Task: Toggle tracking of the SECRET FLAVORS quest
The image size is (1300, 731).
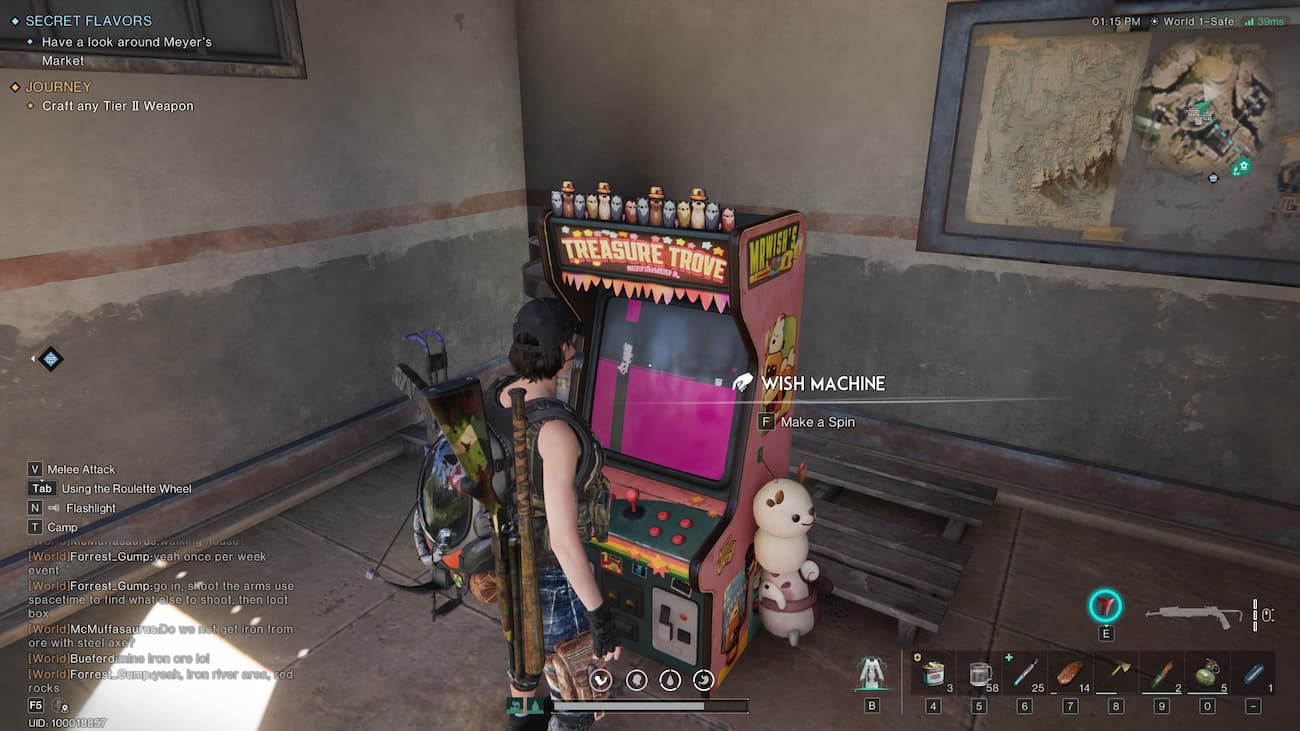Action: click(14, 20)
